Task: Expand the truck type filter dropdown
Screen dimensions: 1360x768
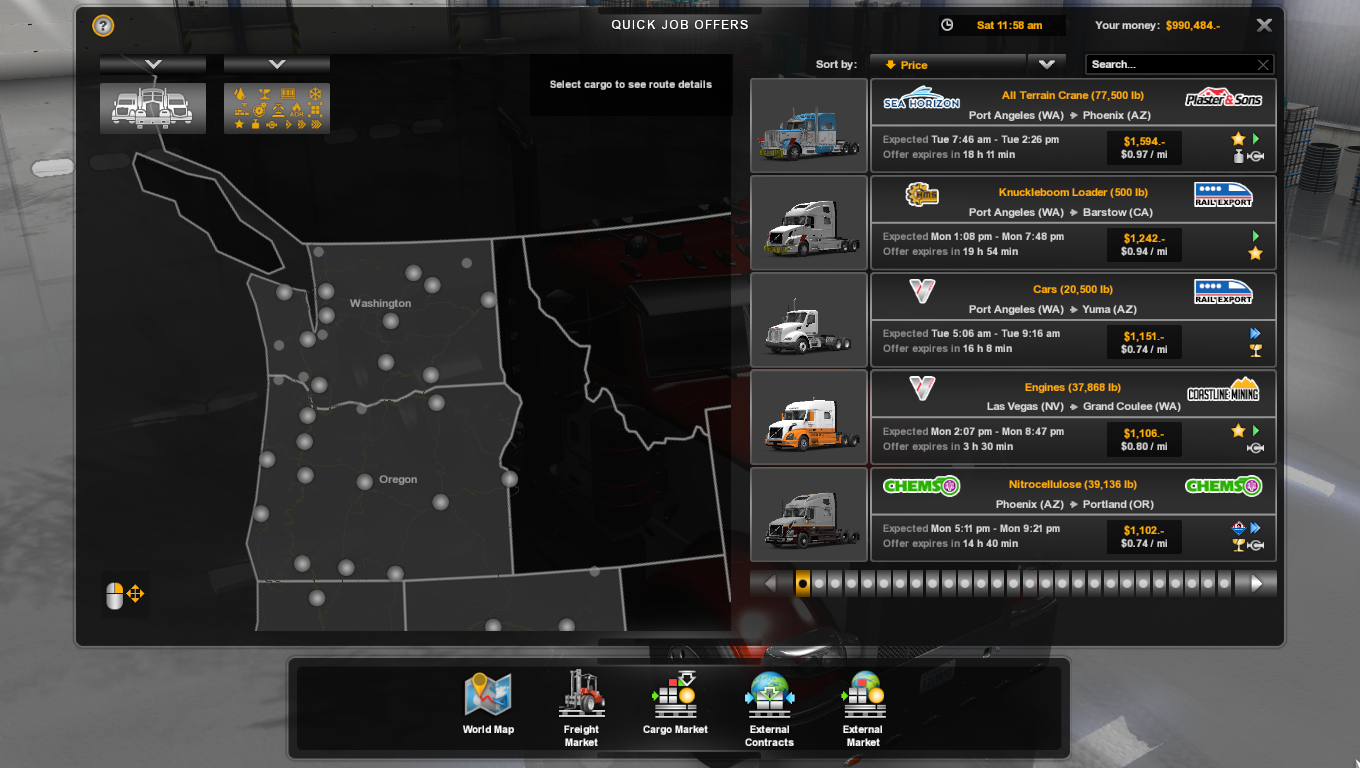Action: [x=152, y=63]
